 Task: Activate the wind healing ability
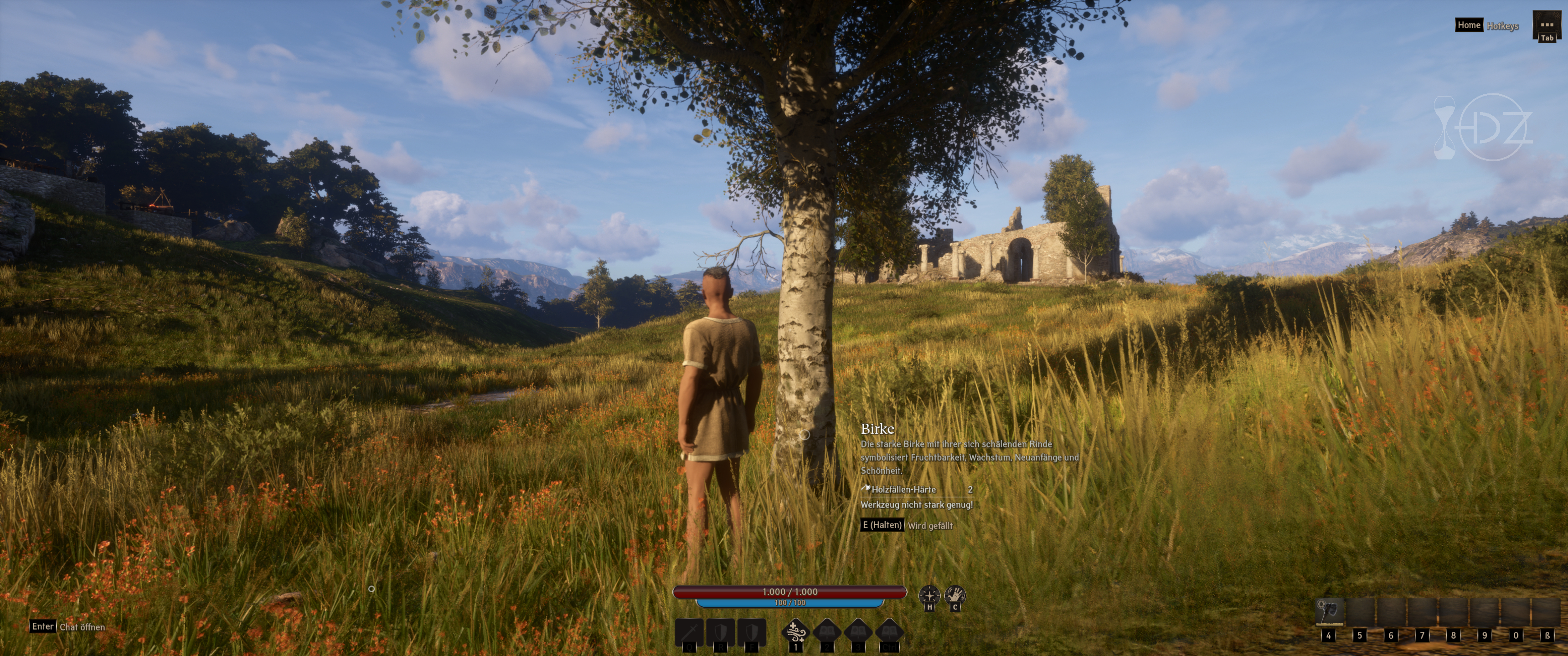pos(795,632)
